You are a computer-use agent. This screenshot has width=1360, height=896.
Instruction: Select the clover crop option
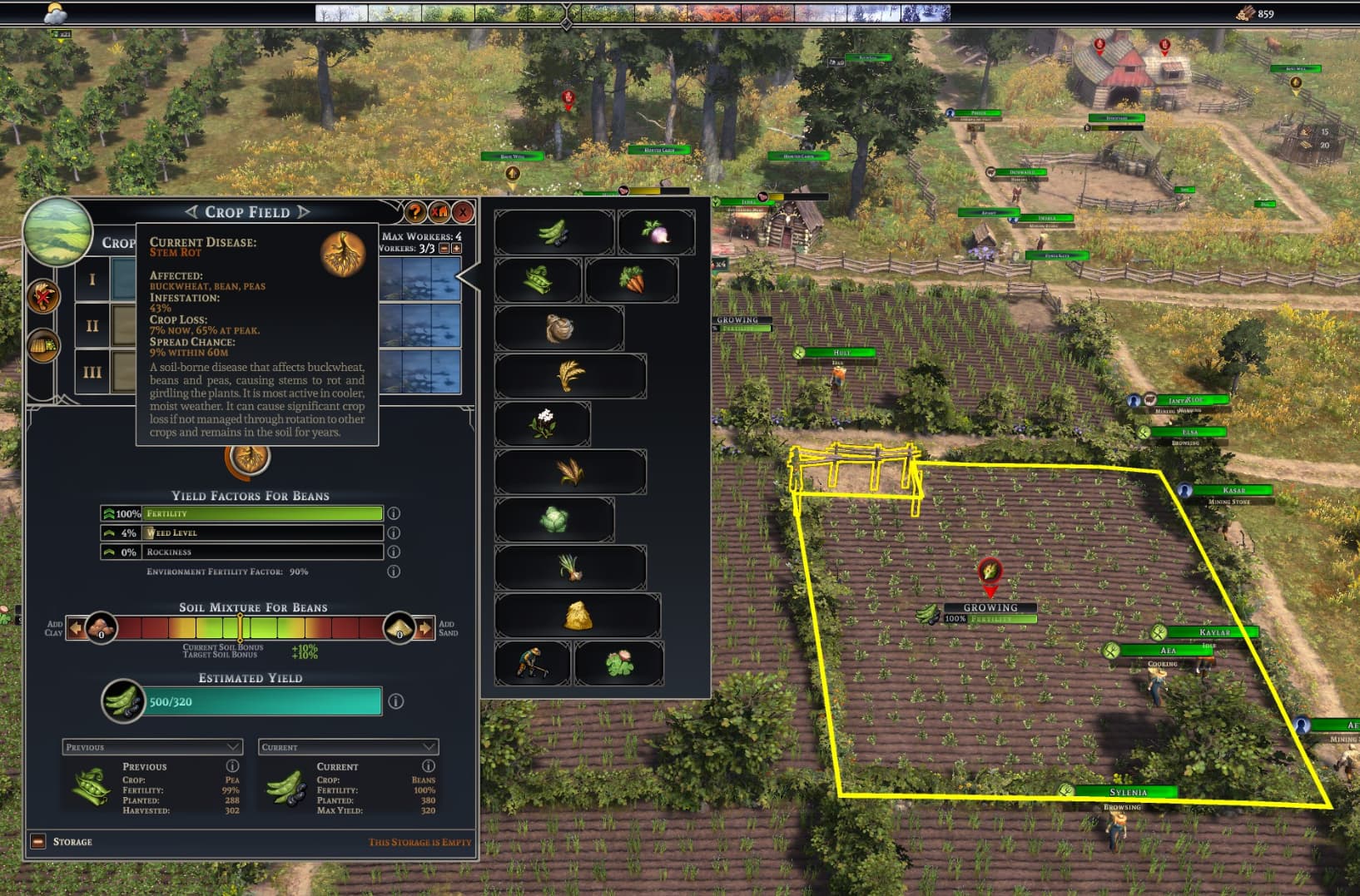click(618, 663)
